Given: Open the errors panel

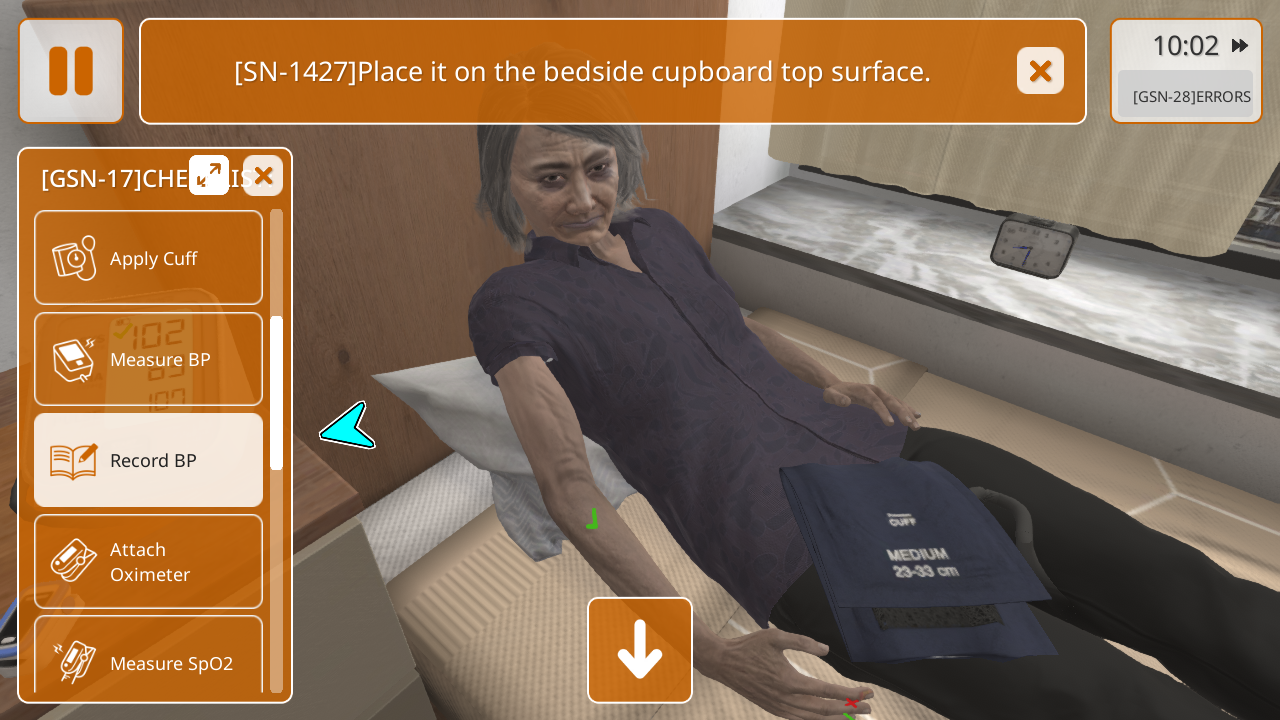Looking at the screenshot, I should [x=1185, y=96].
